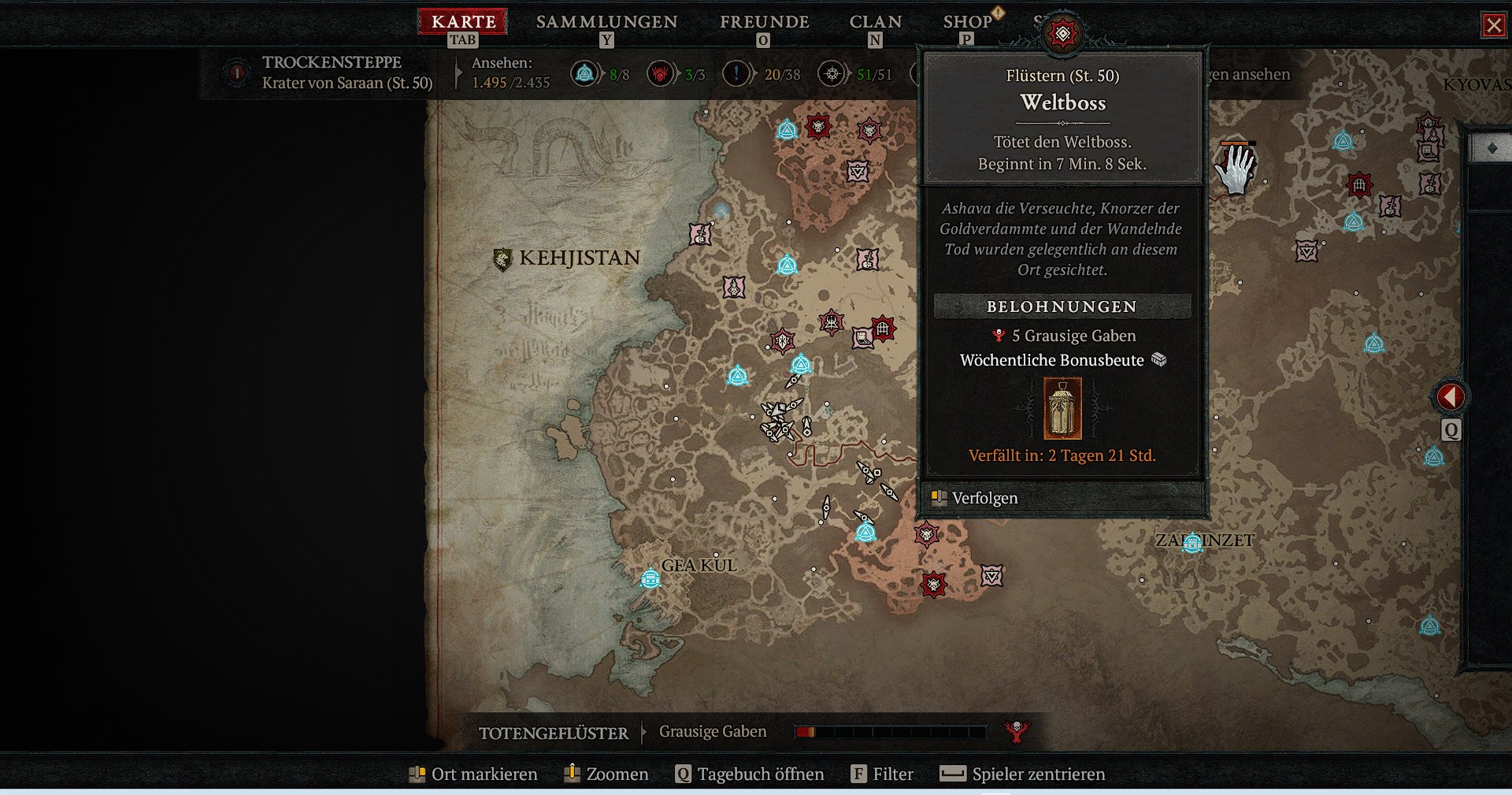Select the Trockensteppe region emblem
Image resolution: width=1512 pixels, height=795 pixels.
click(236, 72)
